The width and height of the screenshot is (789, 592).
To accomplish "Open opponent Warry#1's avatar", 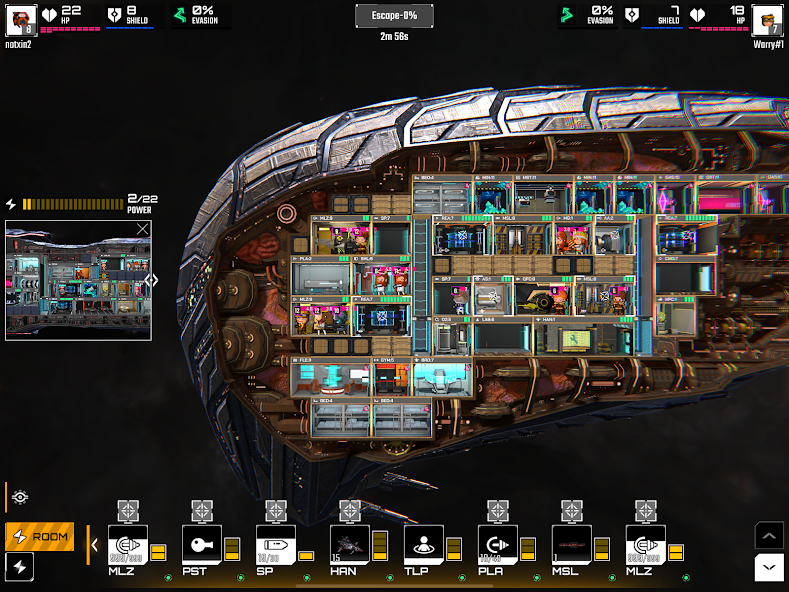I will click(767, 19).
